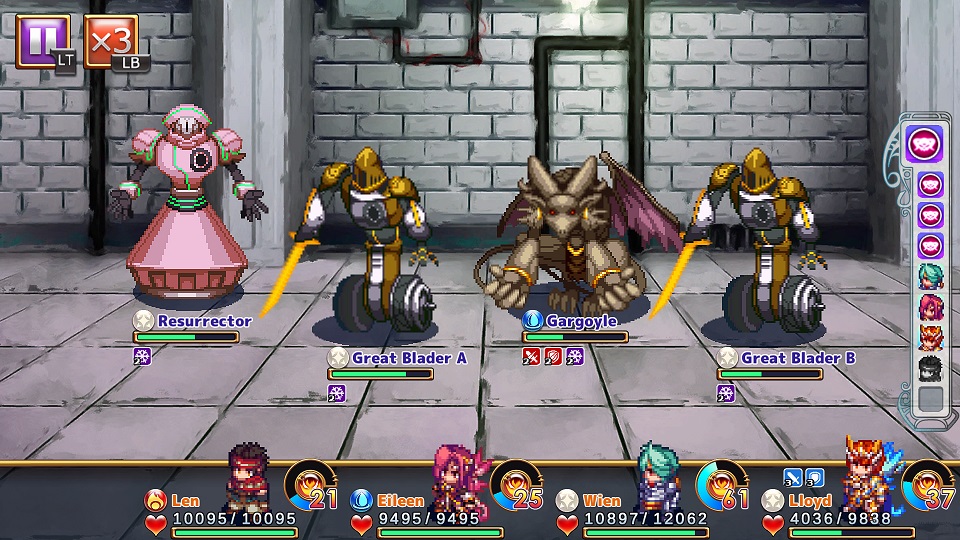Click the pink-haired portrait in the turn order
Viewport: 960px width, 540px height.
[931, 307]
